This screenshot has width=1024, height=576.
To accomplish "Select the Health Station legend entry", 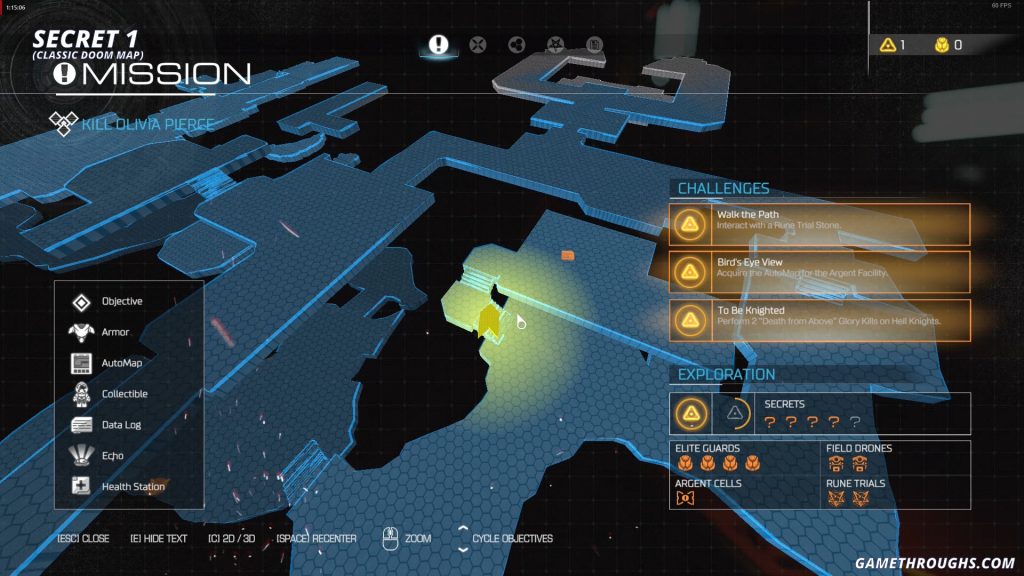I will pos(132,486).
